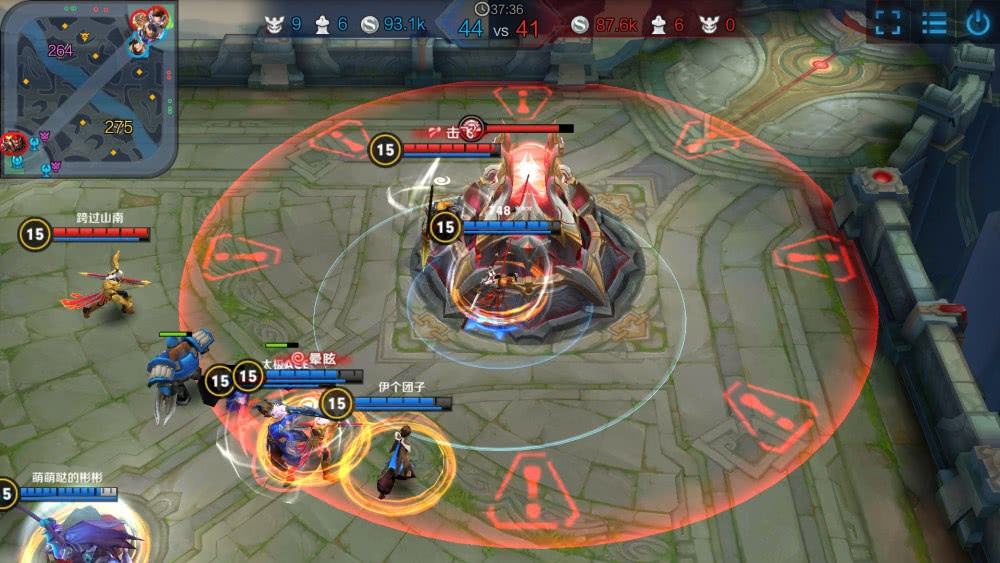Screen dimensions: 1000x563
Task: Tap the blue power exit button
Action: point(978,23)
